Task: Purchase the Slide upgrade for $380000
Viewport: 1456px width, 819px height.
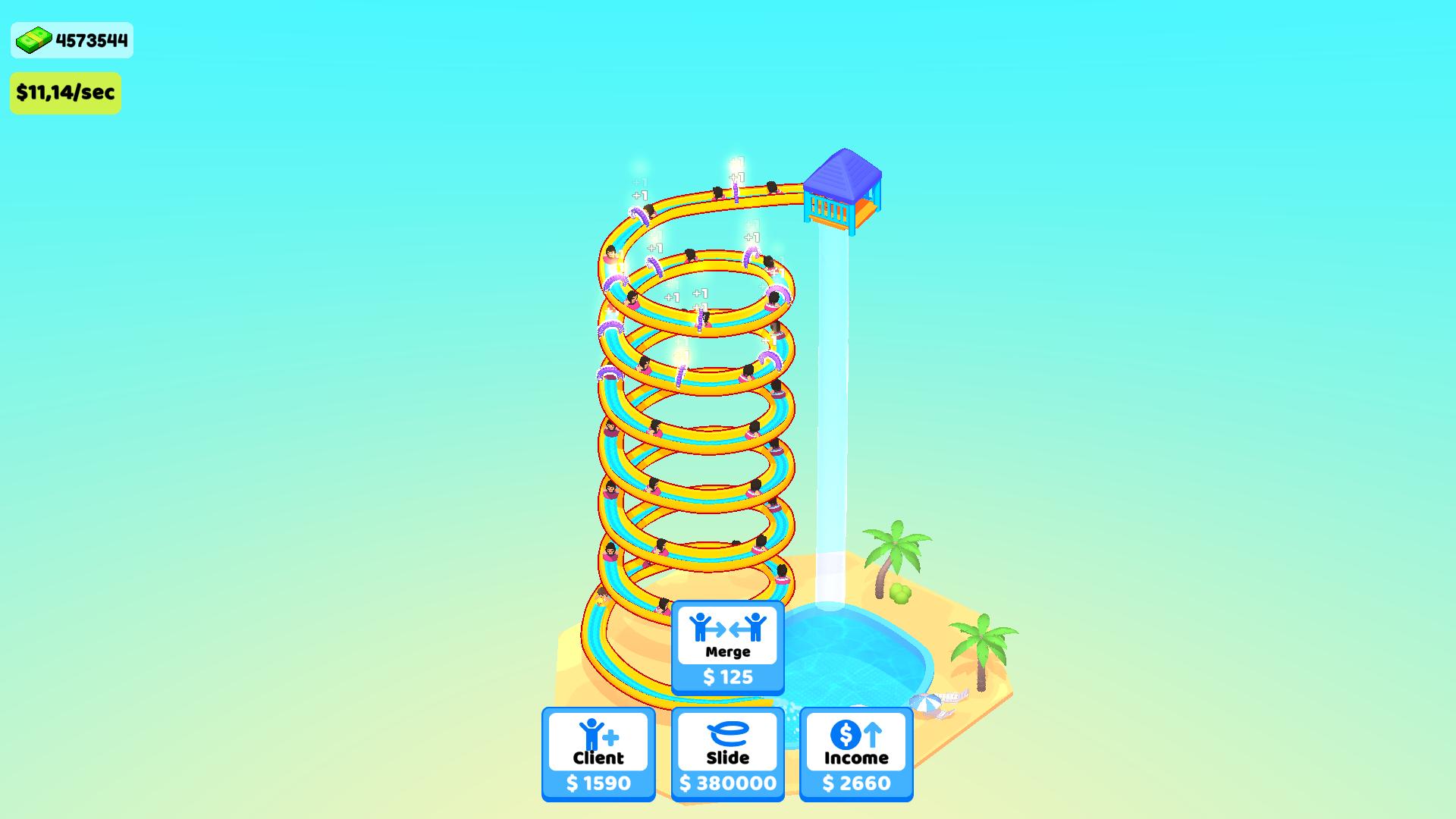Action: click(727, 783)
